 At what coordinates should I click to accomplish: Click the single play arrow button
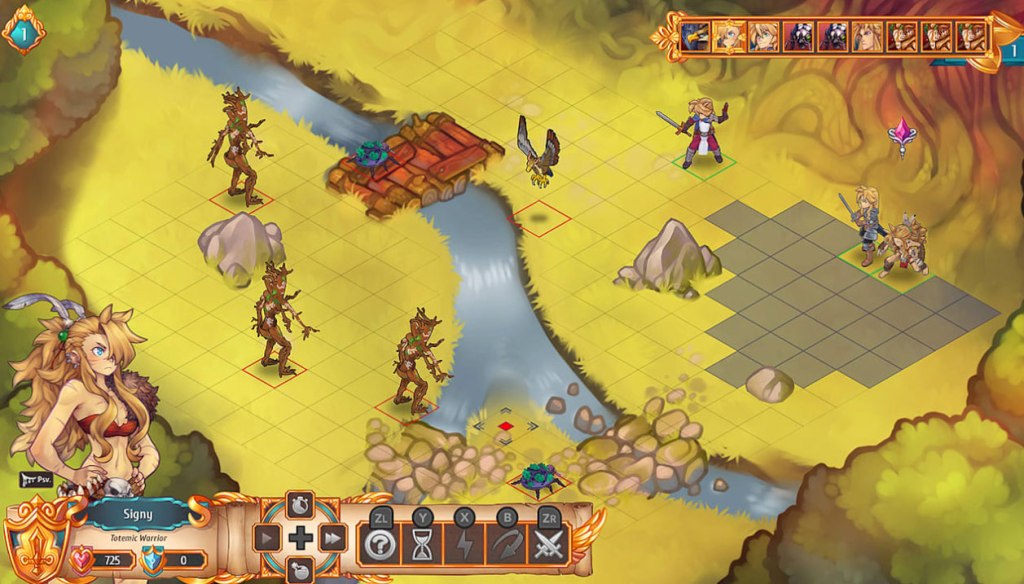[267, 539]
